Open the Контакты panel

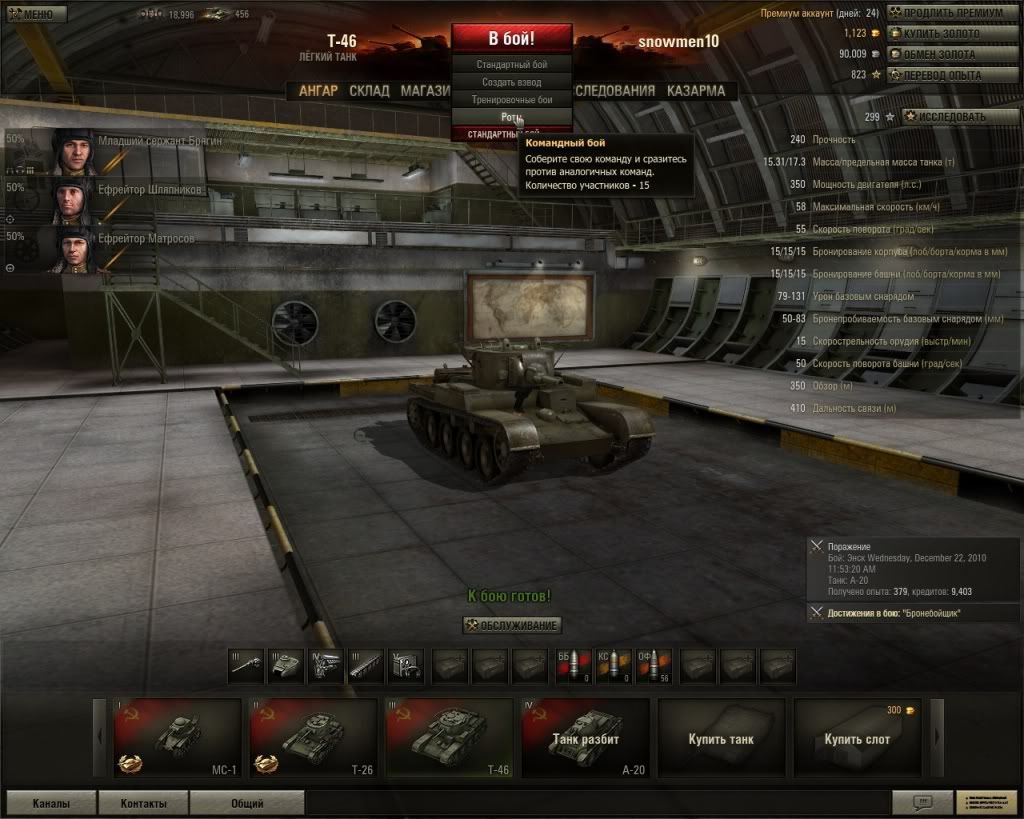coord(143,803)
